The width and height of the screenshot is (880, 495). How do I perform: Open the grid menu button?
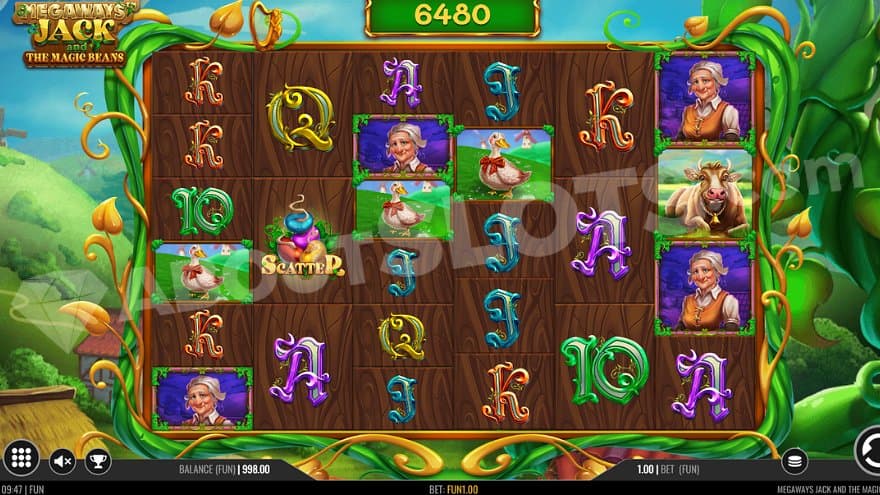point(23,460)
